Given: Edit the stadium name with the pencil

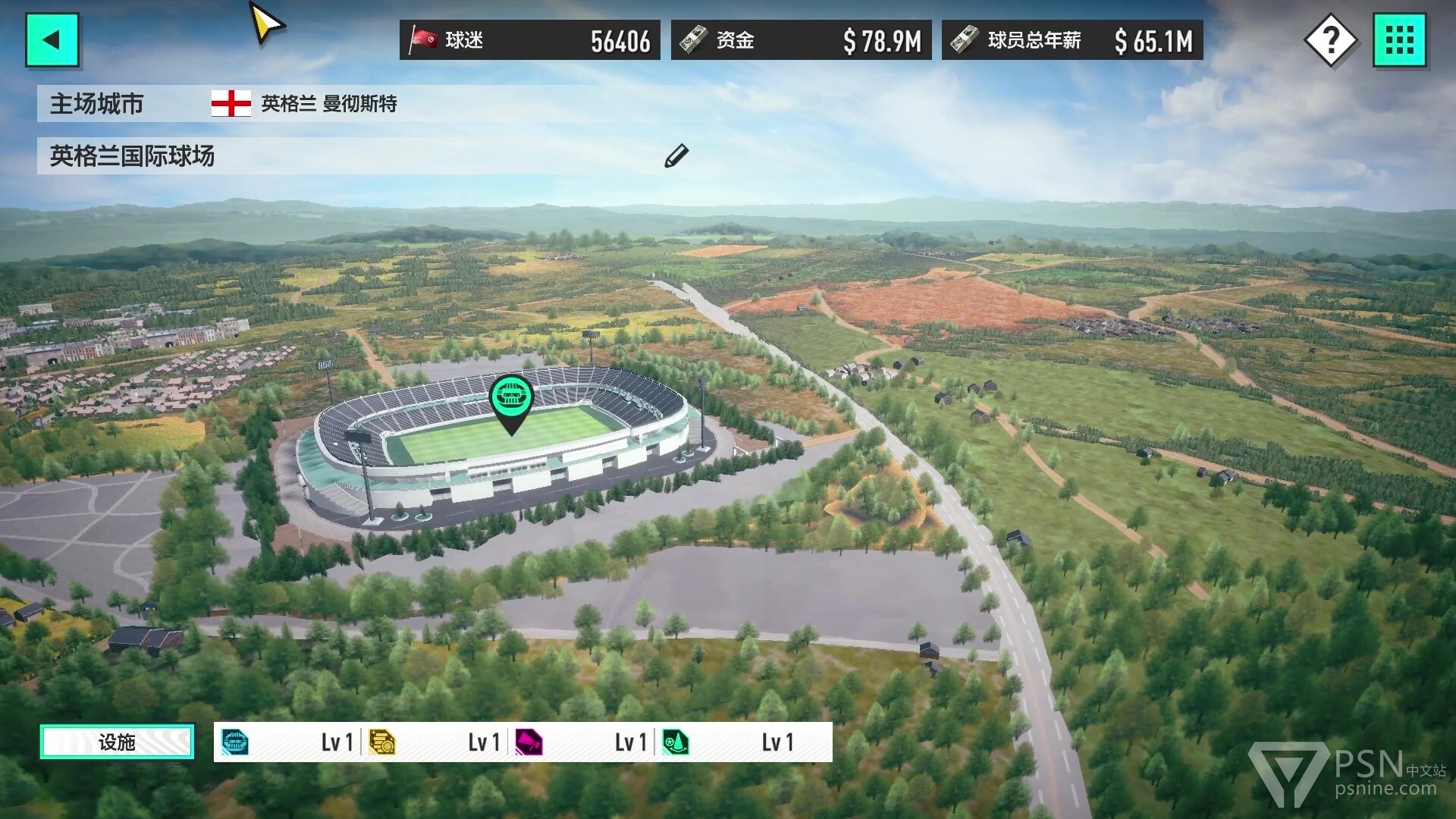Looking at the screenshot, I should 676,155.
